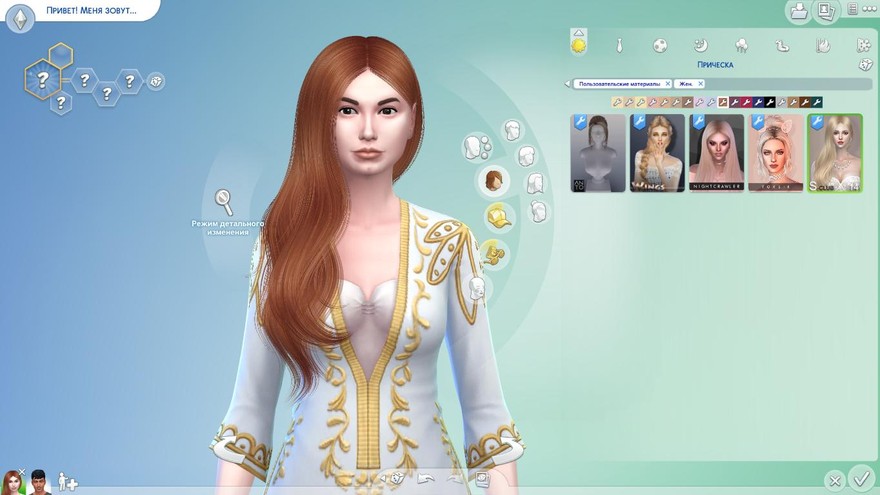Image resolution: width=880 pixels, height=495 pixels.
Task: Confirm the Sim with the checkmark button
Action: (860, 478)
